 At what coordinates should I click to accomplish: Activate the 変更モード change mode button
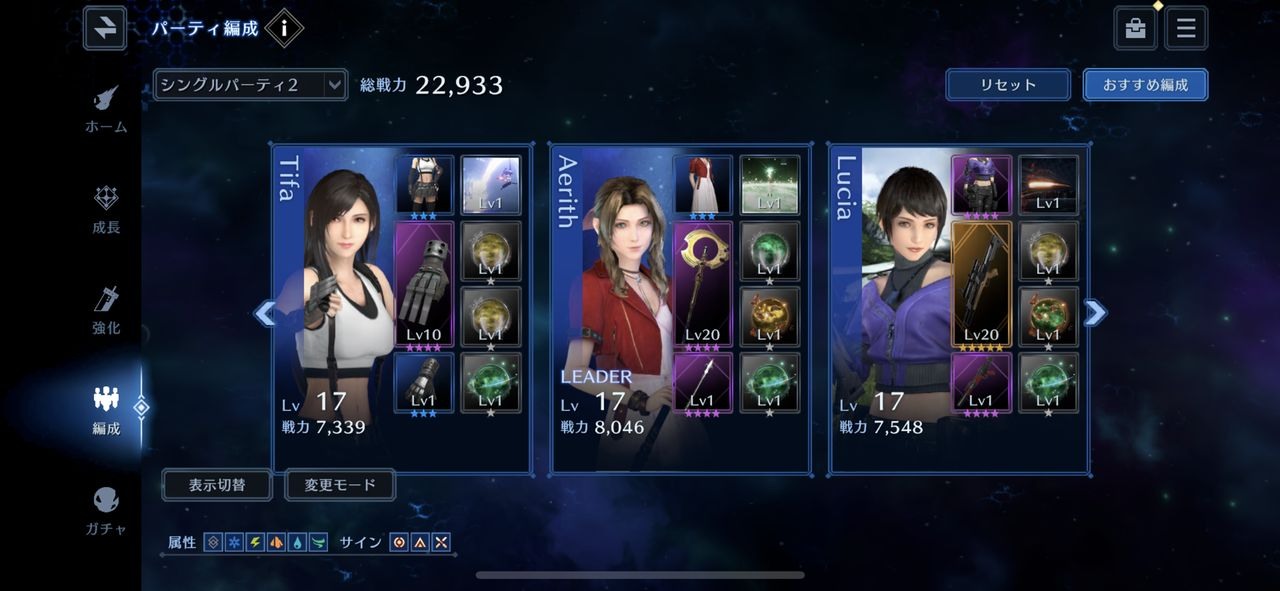(x=340, y=485)
